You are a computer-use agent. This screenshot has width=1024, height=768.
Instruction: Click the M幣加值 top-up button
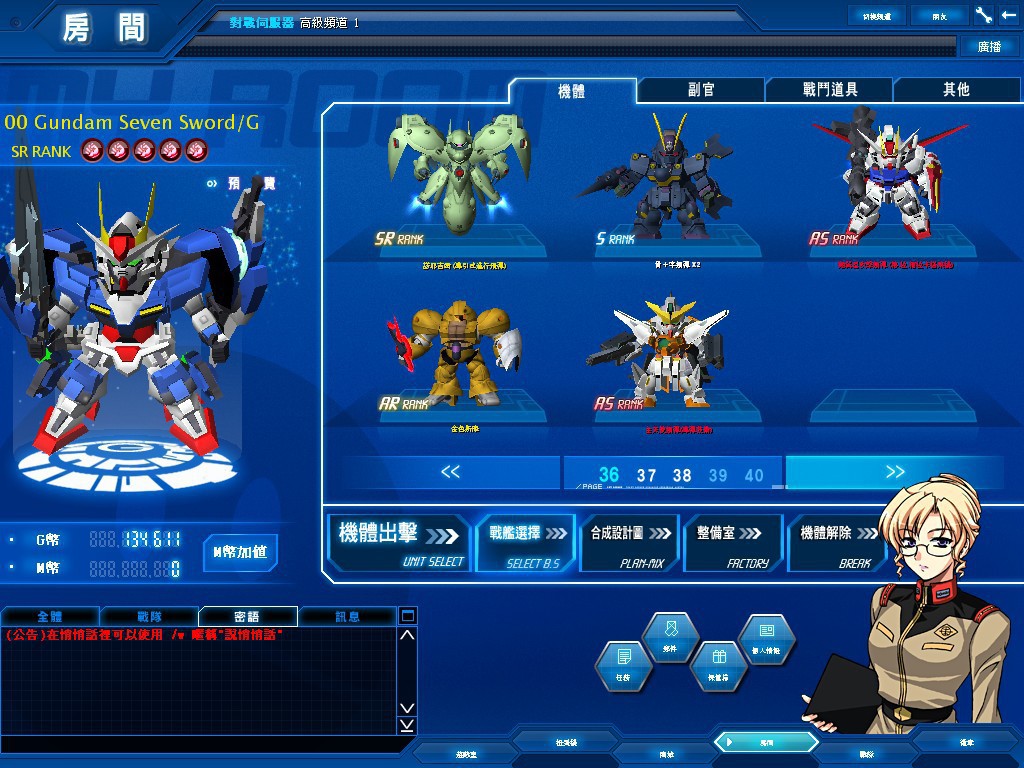240,552
